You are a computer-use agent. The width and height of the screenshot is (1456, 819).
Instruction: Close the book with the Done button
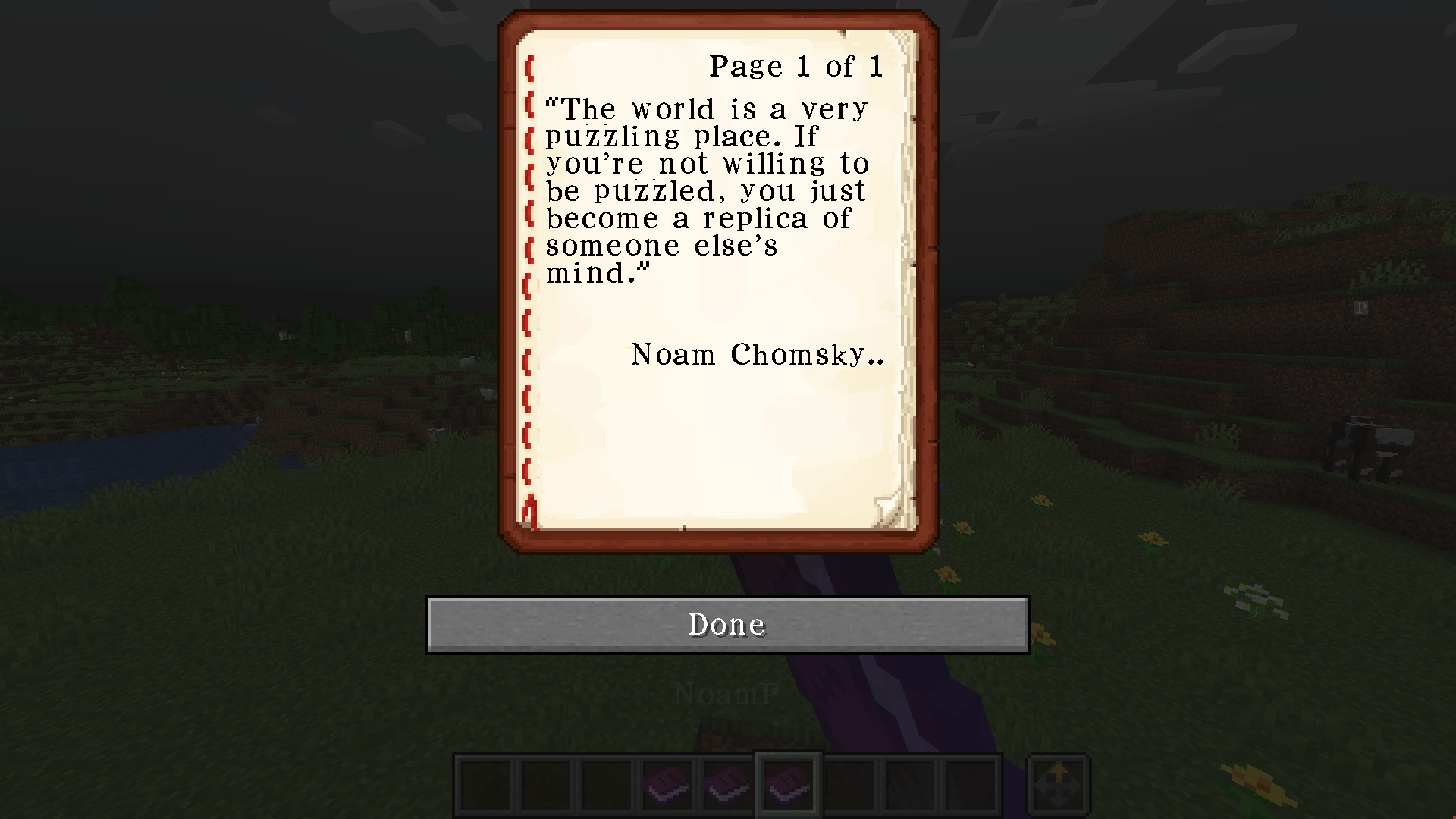coord(727,624)
